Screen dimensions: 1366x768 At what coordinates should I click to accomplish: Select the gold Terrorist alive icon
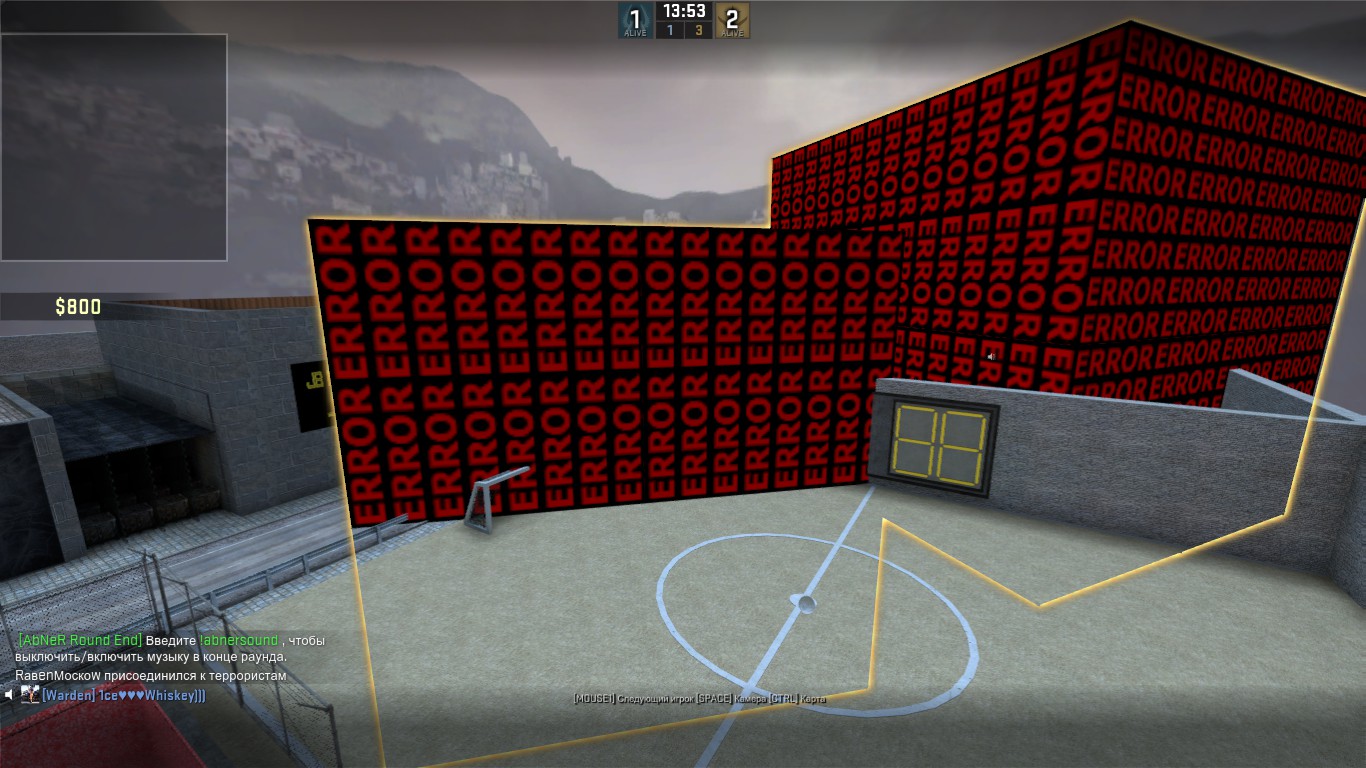pyautogui.click(x=732, y=20)
